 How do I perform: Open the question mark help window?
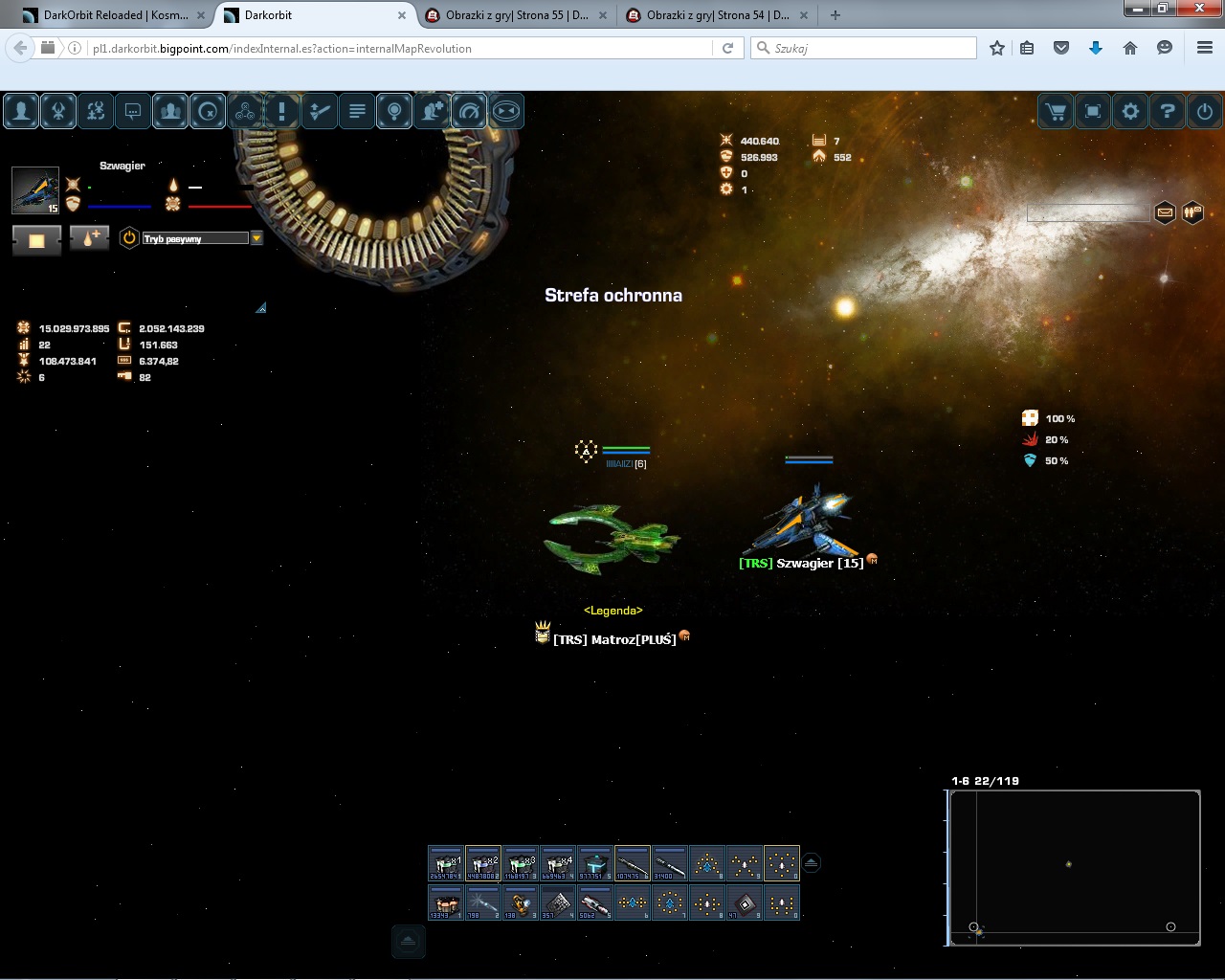[1168, 112]
